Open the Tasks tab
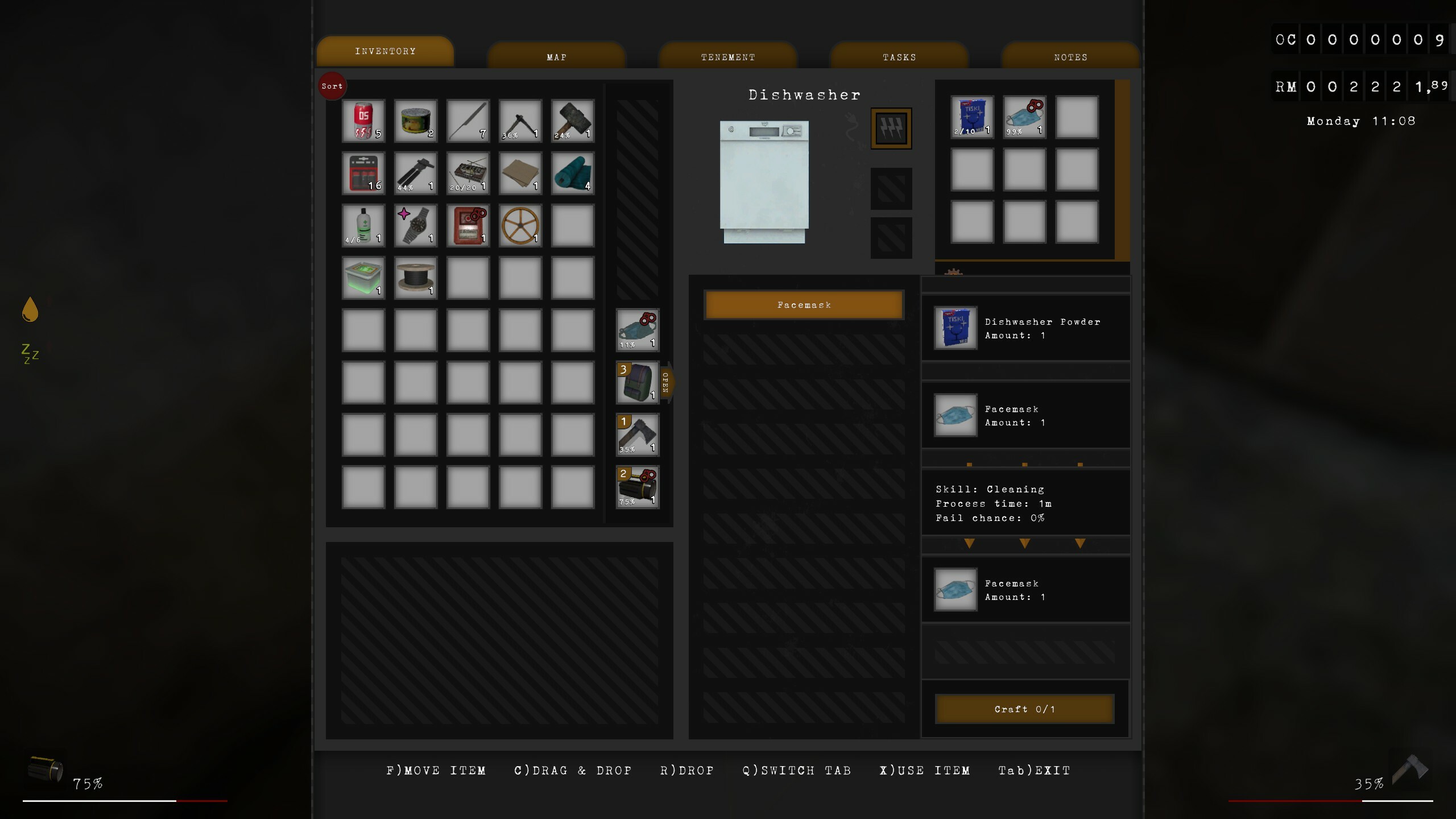The height and width of the screenshot is (819, 1456). (899, 57)
